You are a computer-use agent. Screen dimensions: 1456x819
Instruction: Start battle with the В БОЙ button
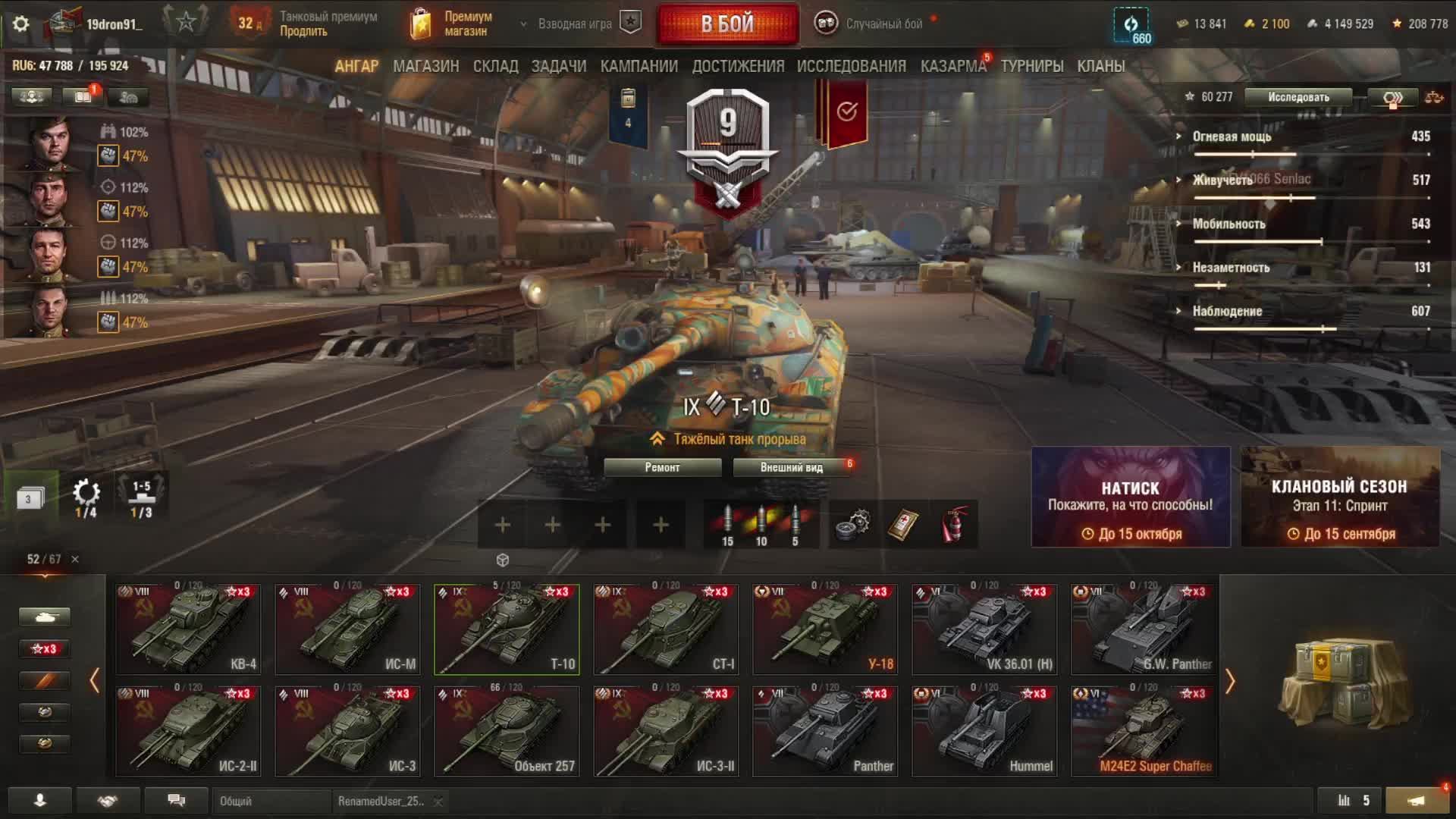pyautogui.click(x=727, y=24)
